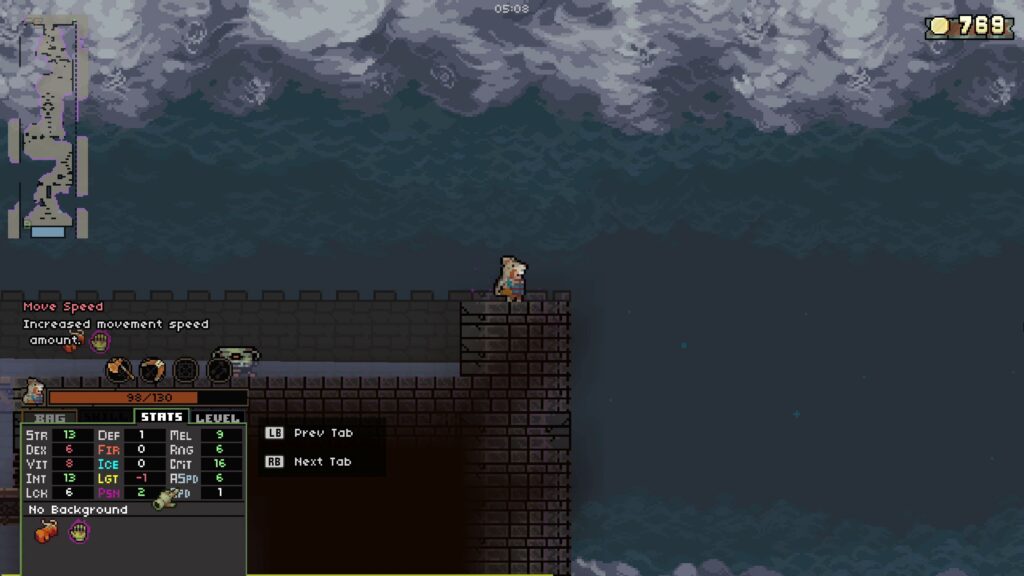Select the orange item icon in stats panel
This screenshot has width=1024, height=576.
tap(45, 532)
